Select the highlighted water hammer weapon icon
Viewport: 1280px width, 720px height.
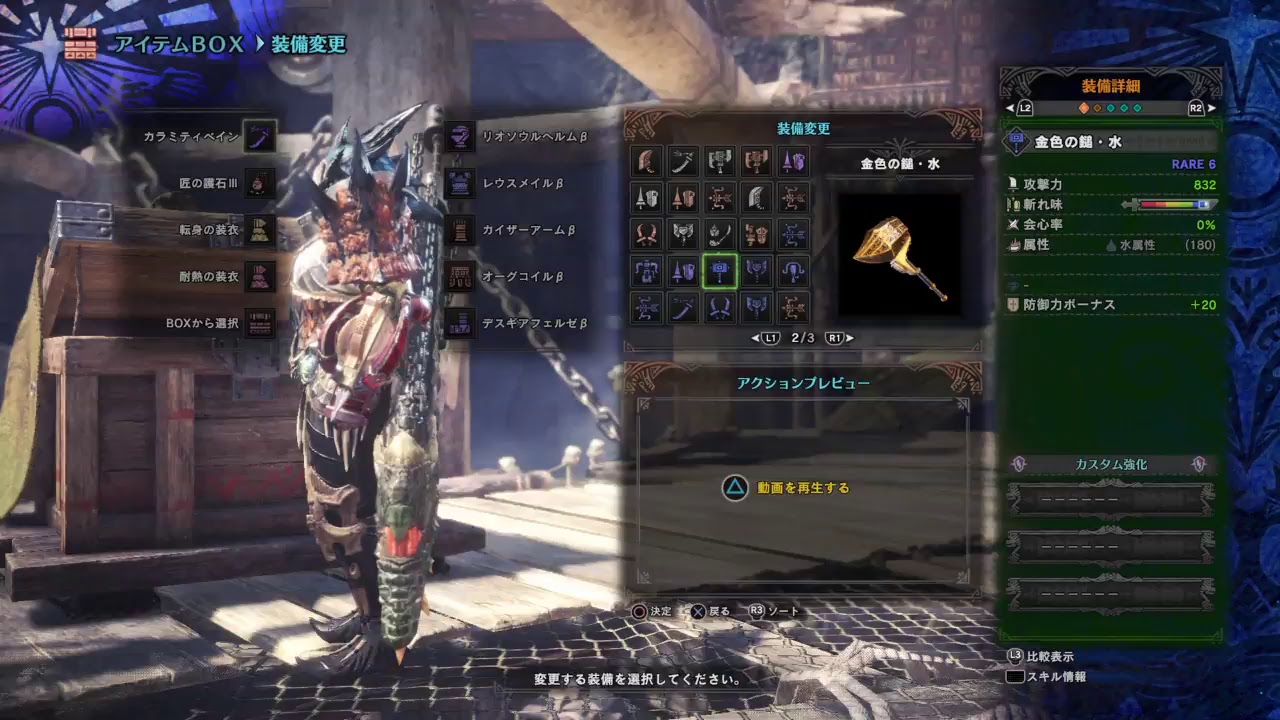[720, 271]
